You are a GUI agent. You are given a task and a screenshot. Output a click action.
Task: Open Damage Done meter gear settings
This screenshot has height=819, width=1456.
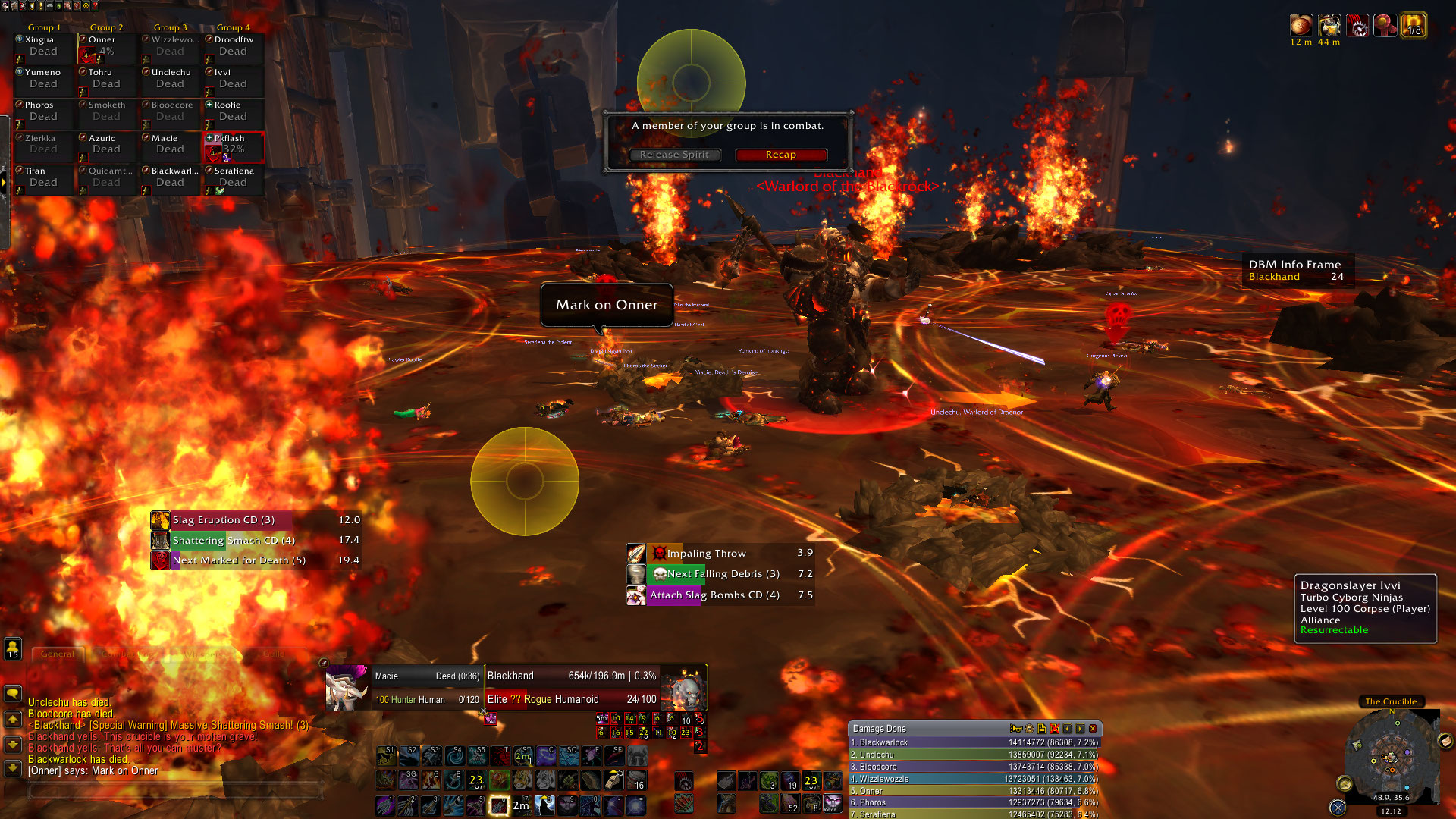1029,729
